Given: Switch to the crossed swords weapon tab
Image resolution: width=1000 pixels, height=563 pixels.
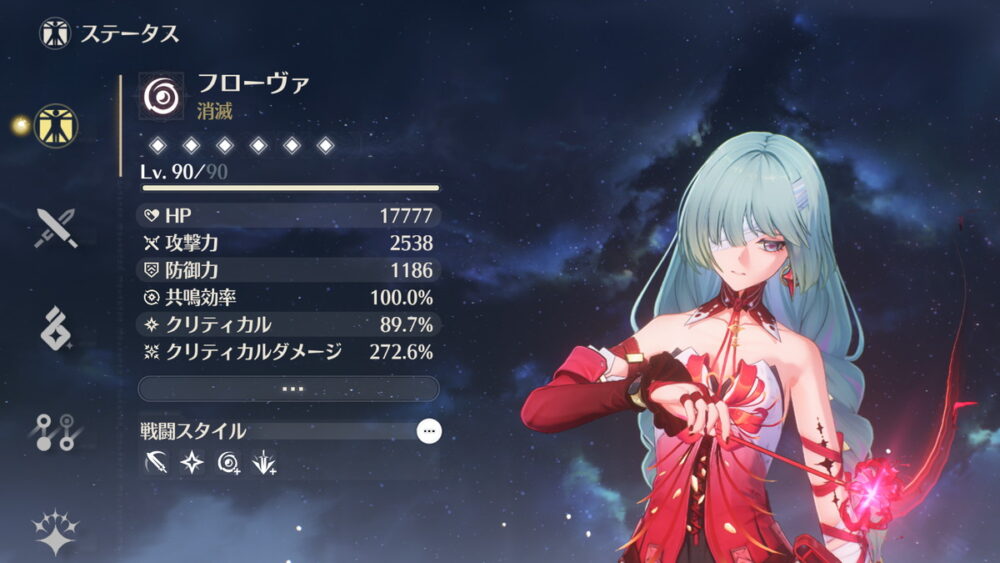Looking at the screenshot, I should [x=55, y=228].
